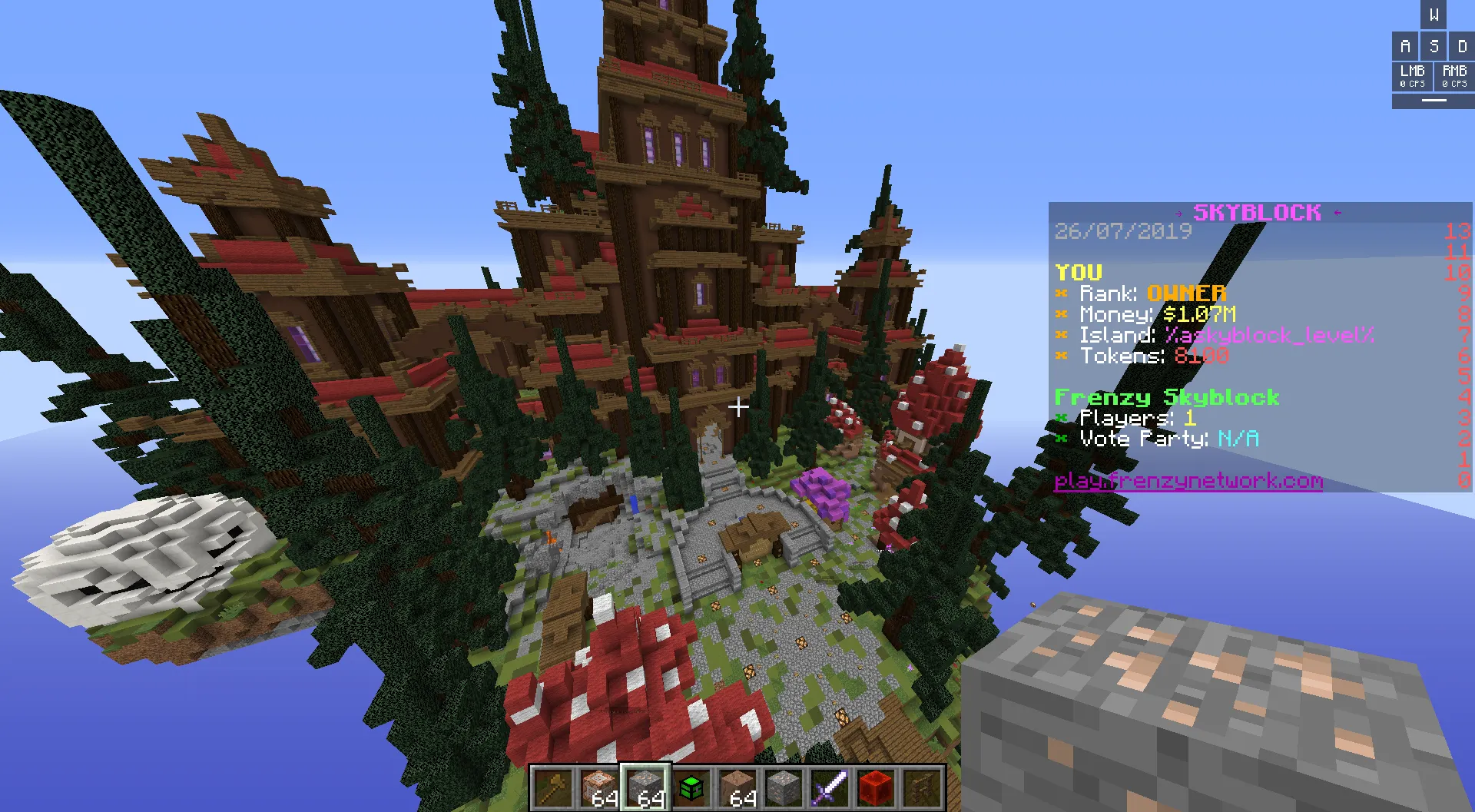Viewport: 1475px width, 812px height.
Task: Select the green chest hotbar slot
Action: pyautogui.click(x=691, y=787)
